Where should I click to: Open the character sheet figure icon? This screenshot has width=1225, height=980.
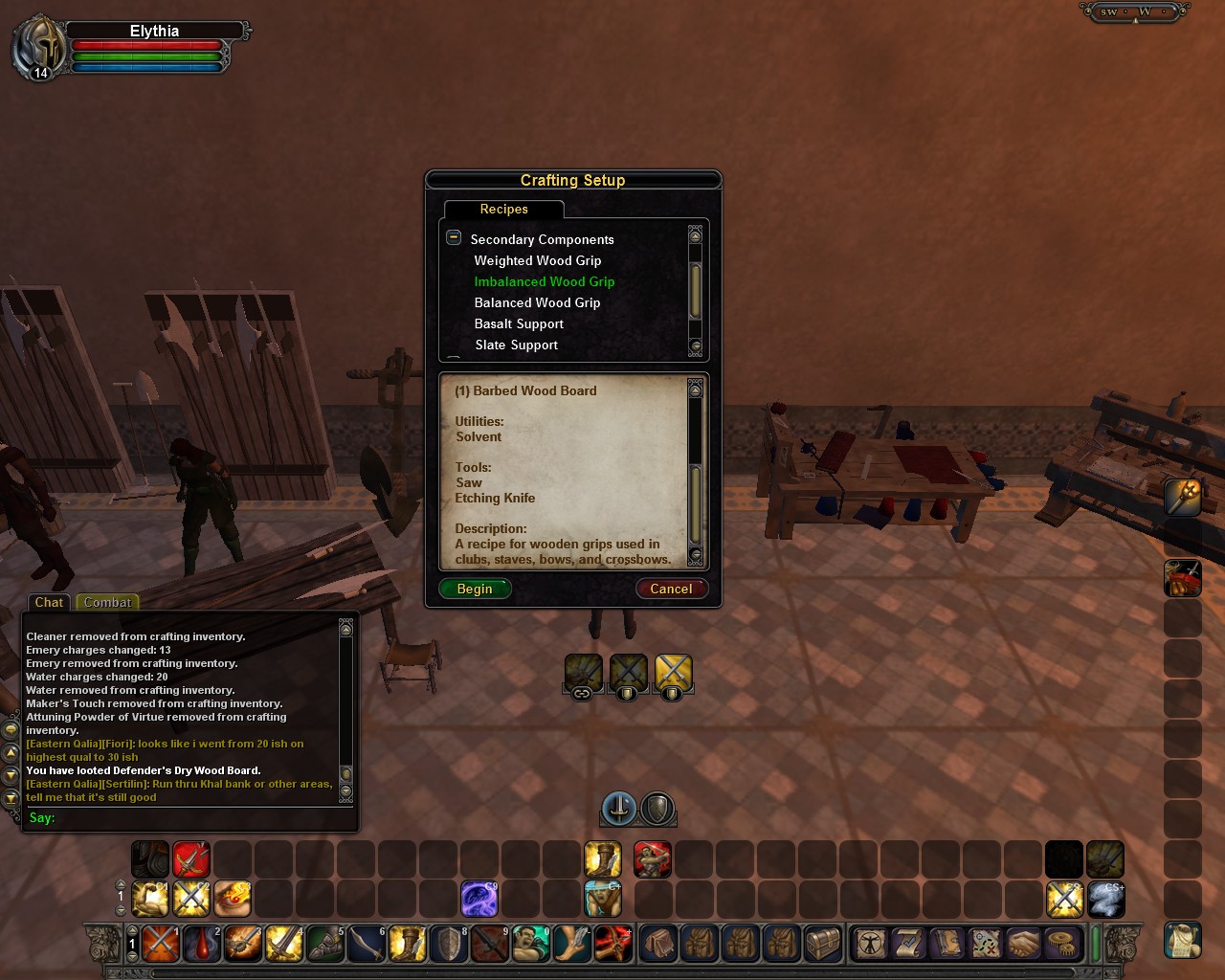click(x=871, y=944)
